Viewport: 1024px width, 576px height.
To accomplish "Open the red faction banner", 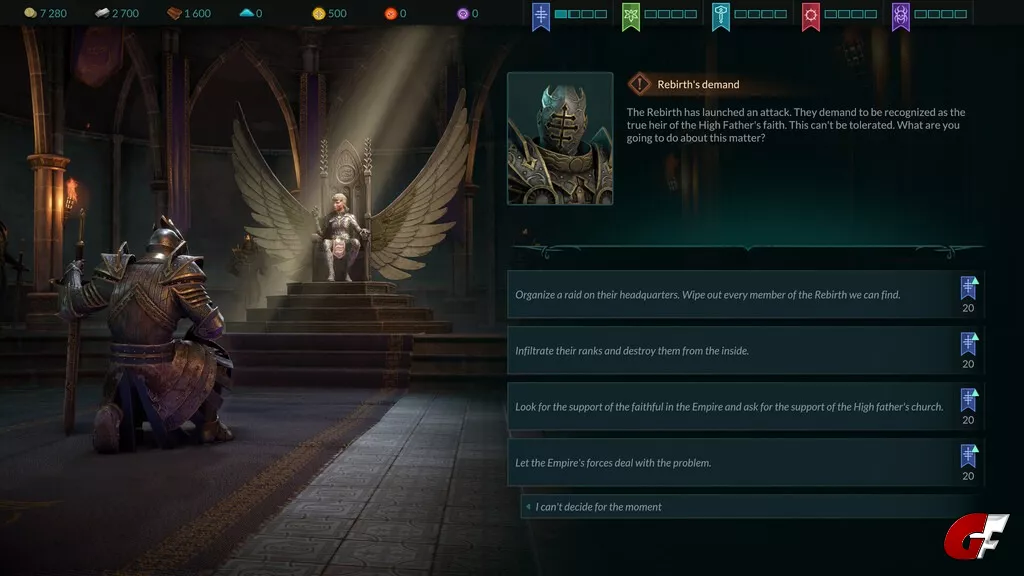I will coord(811,16).
